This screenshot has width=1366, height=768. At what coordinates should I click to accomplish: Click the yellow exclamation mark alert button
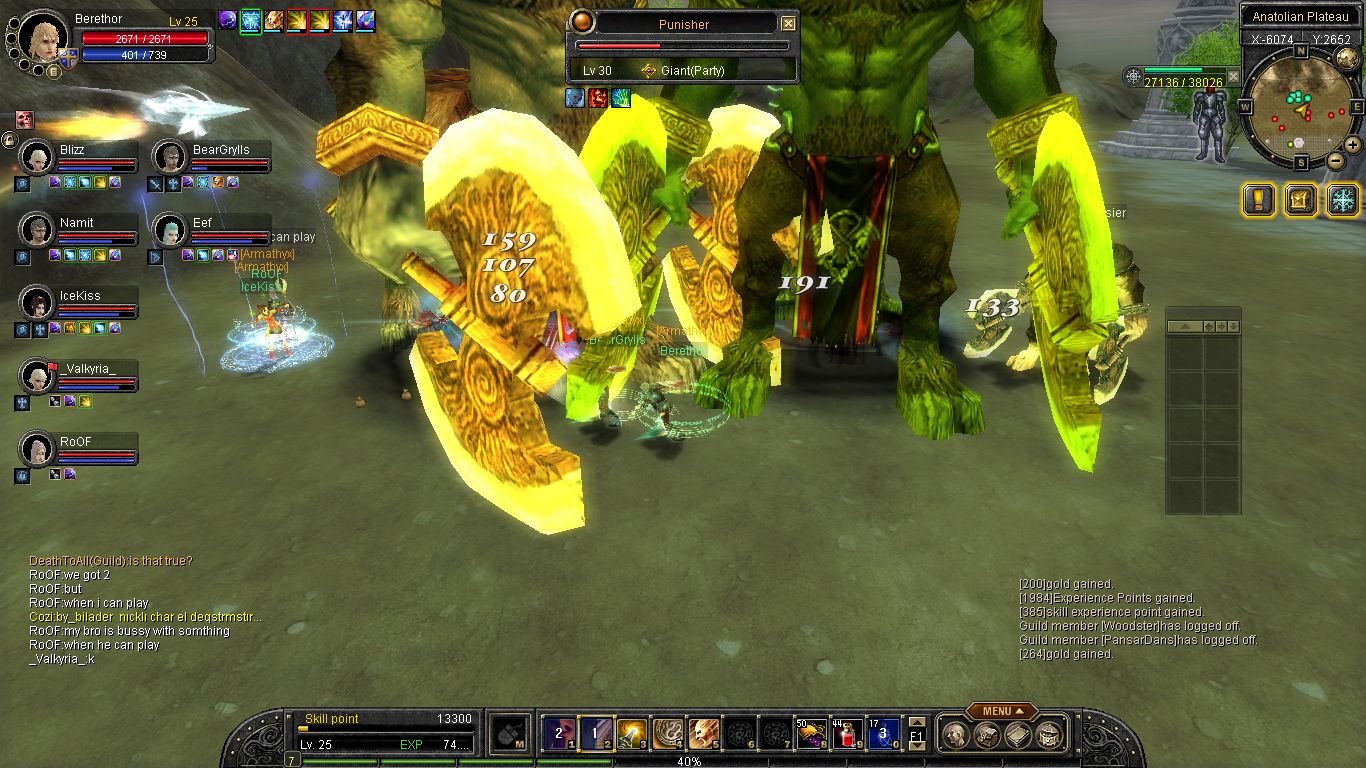tap(1258, 199)
